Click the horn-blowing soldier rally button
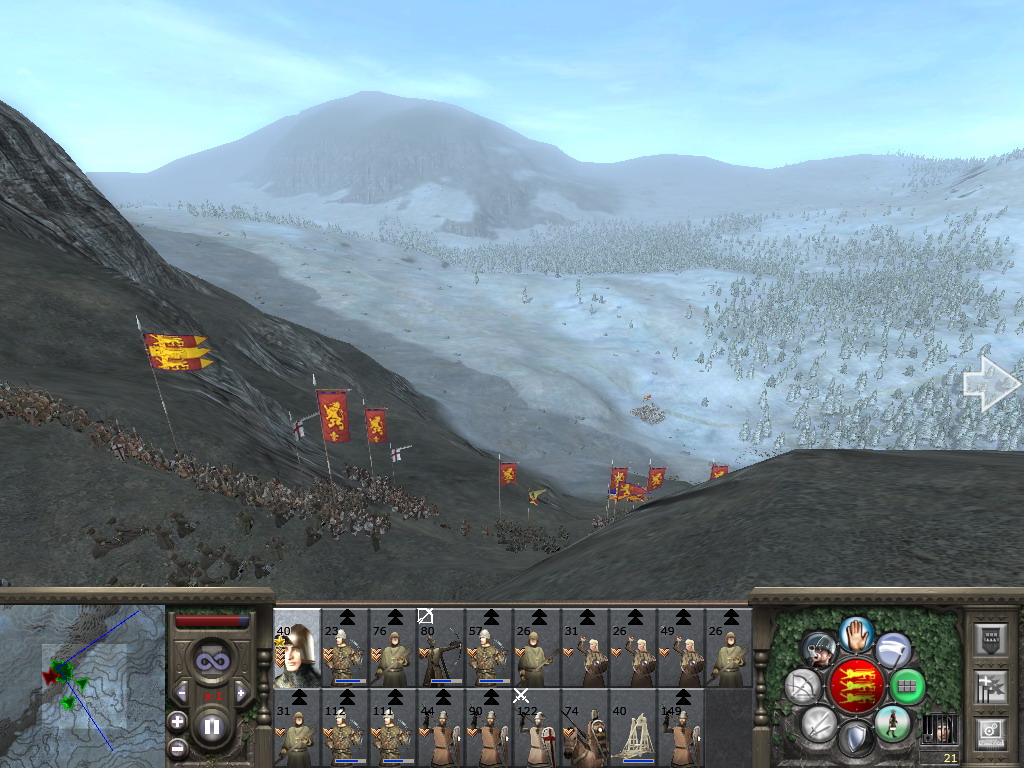 tap(820, 650)
